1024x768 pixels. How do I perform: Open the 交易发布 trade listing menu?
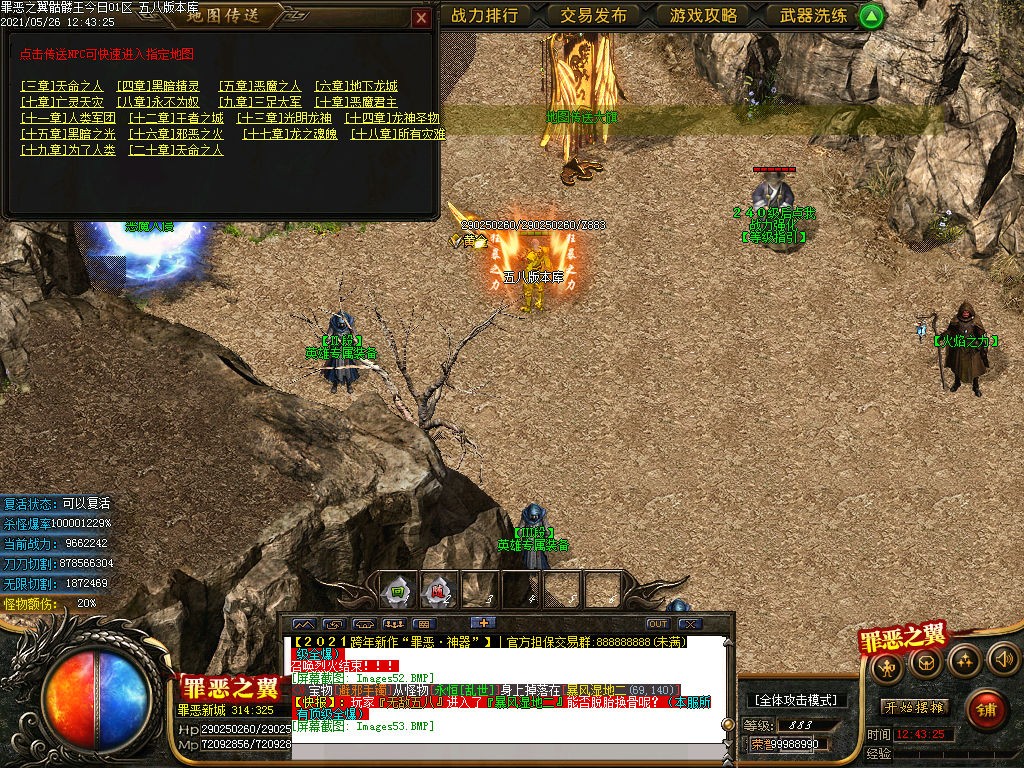point(594,15)
